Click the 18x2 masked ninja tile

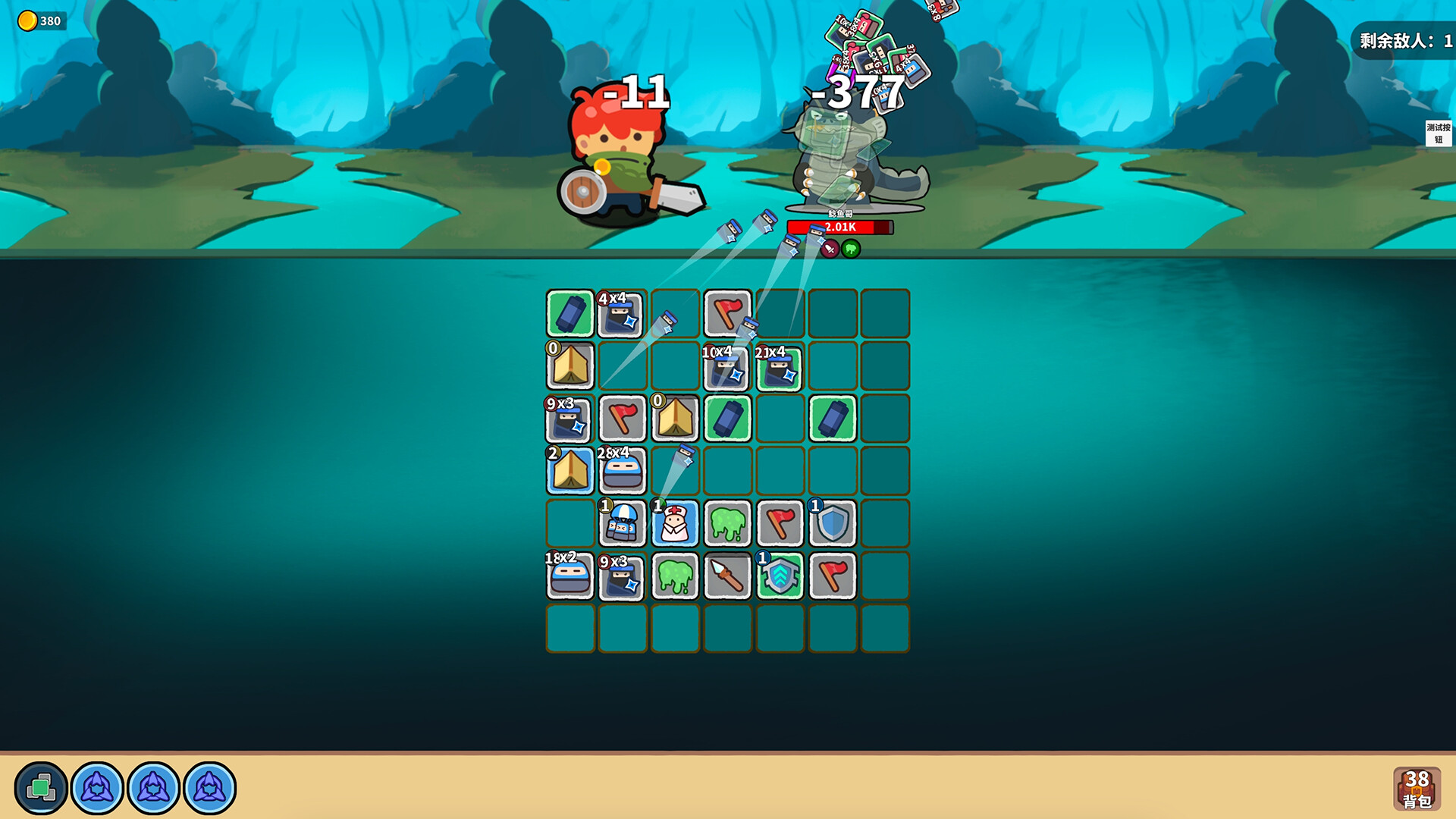[570, 576]
